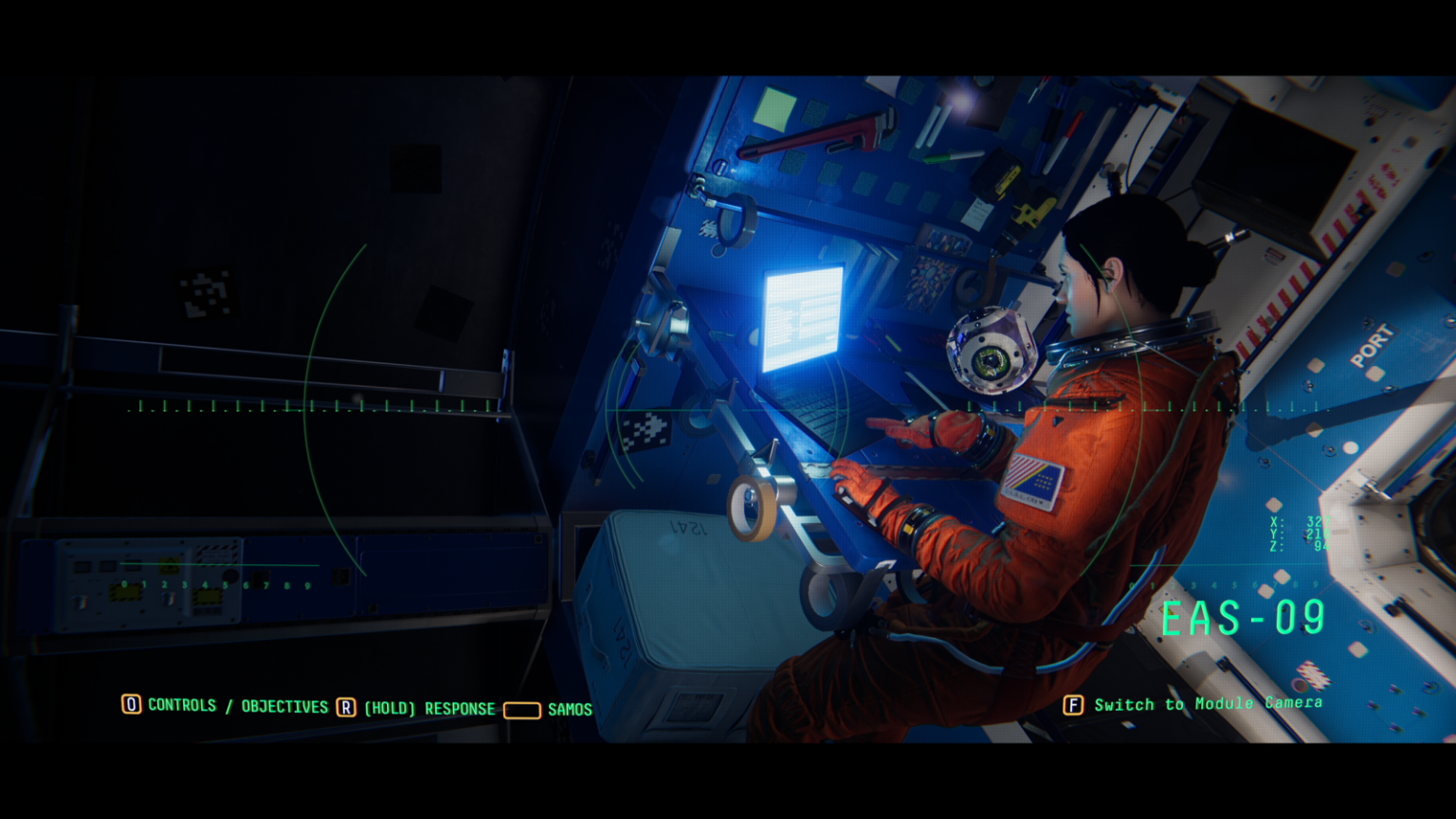The width and height of the screenshot is (1456, 819).
Task: Expand the EAS-09 module label
Action: 1245,618
